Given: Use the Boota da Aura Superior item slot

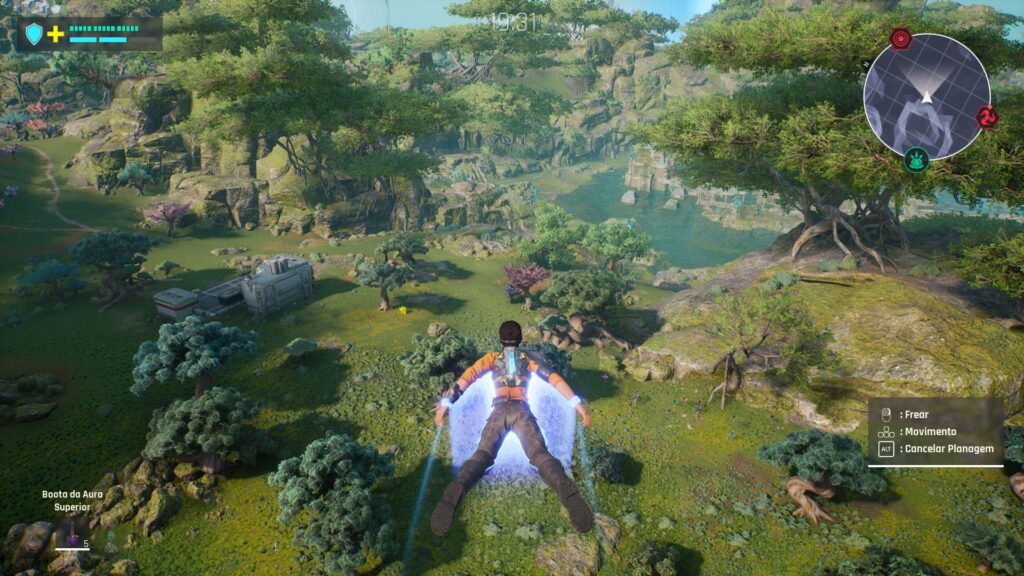Looking at the screenshot, I should (72, 541).
